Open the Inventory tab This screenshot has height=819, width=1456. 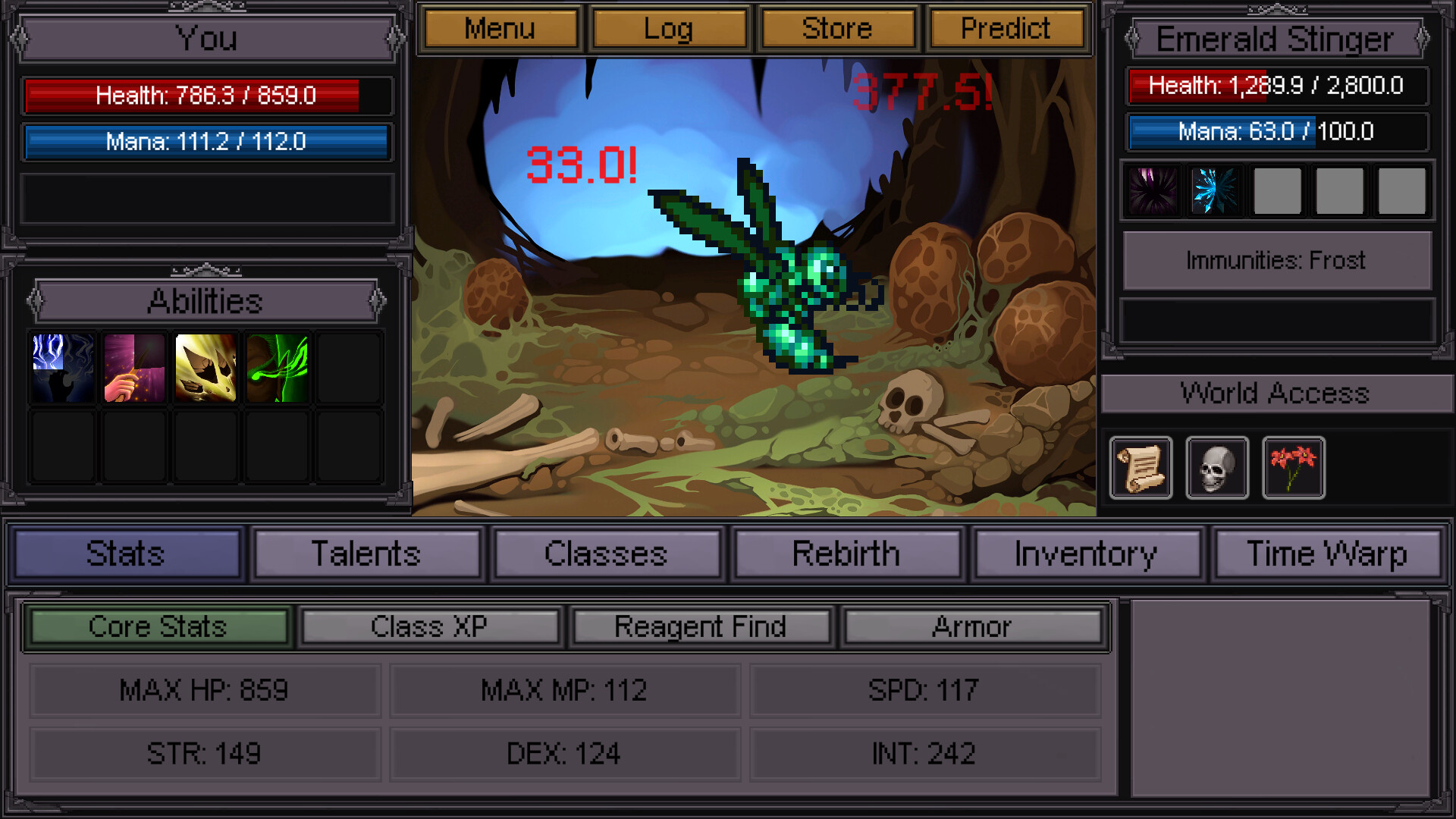tap(1087, 554)
